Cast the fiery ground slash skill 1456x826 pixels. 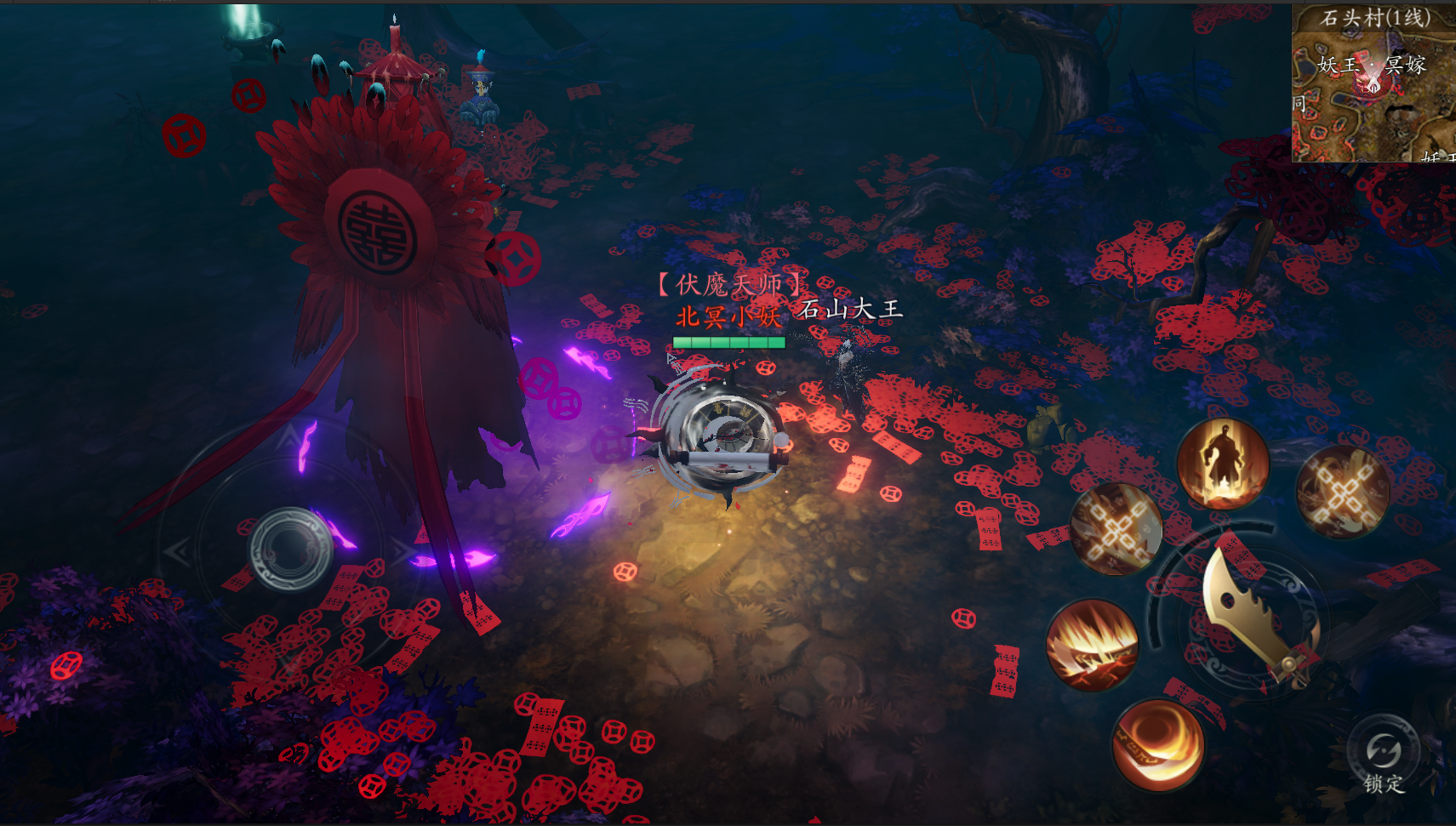click(1093, 645)
